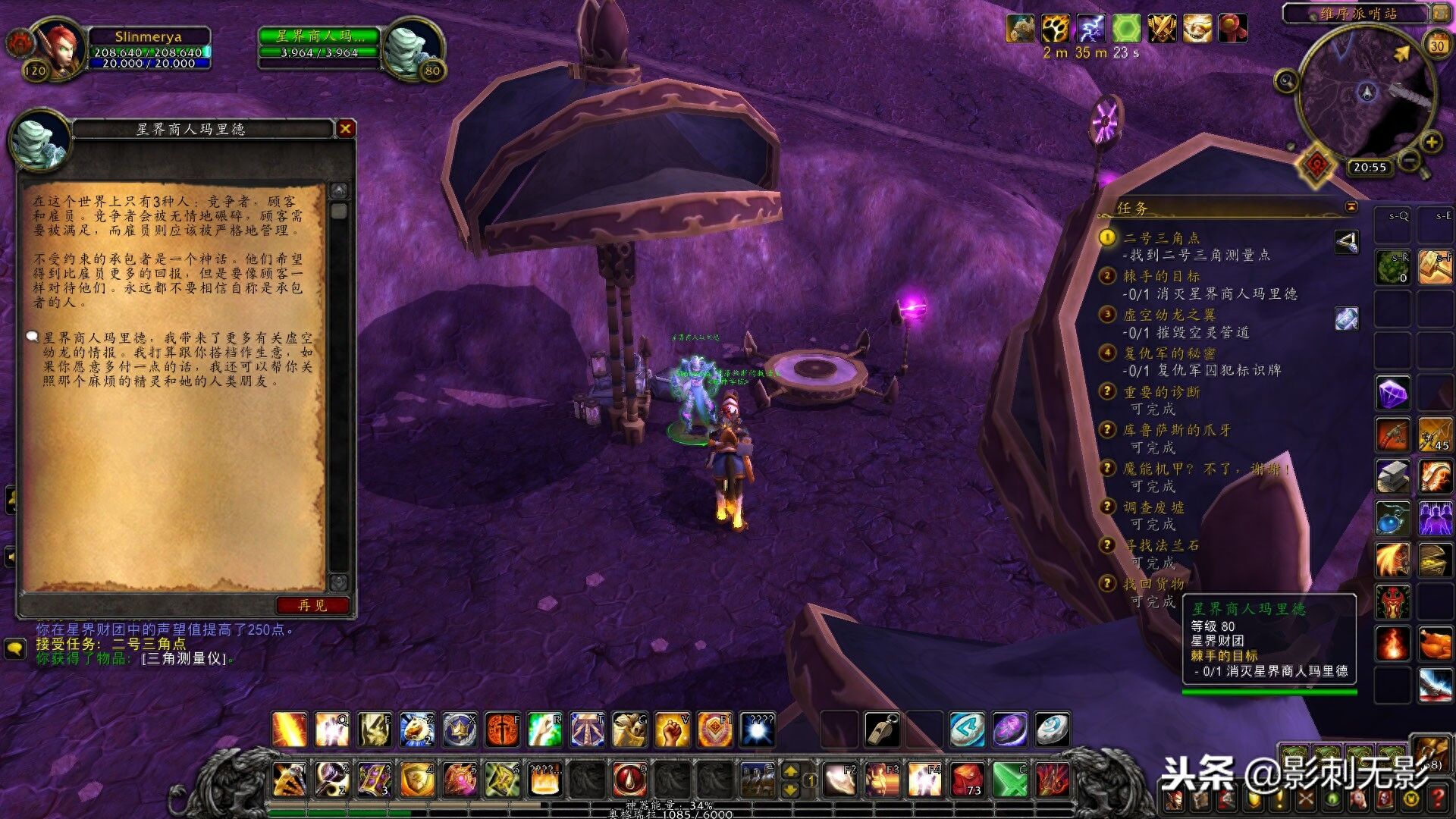1456x819 pixels.
Task: Open the minimap tracking magnifier icon
Action: [x=1286, y=80]
